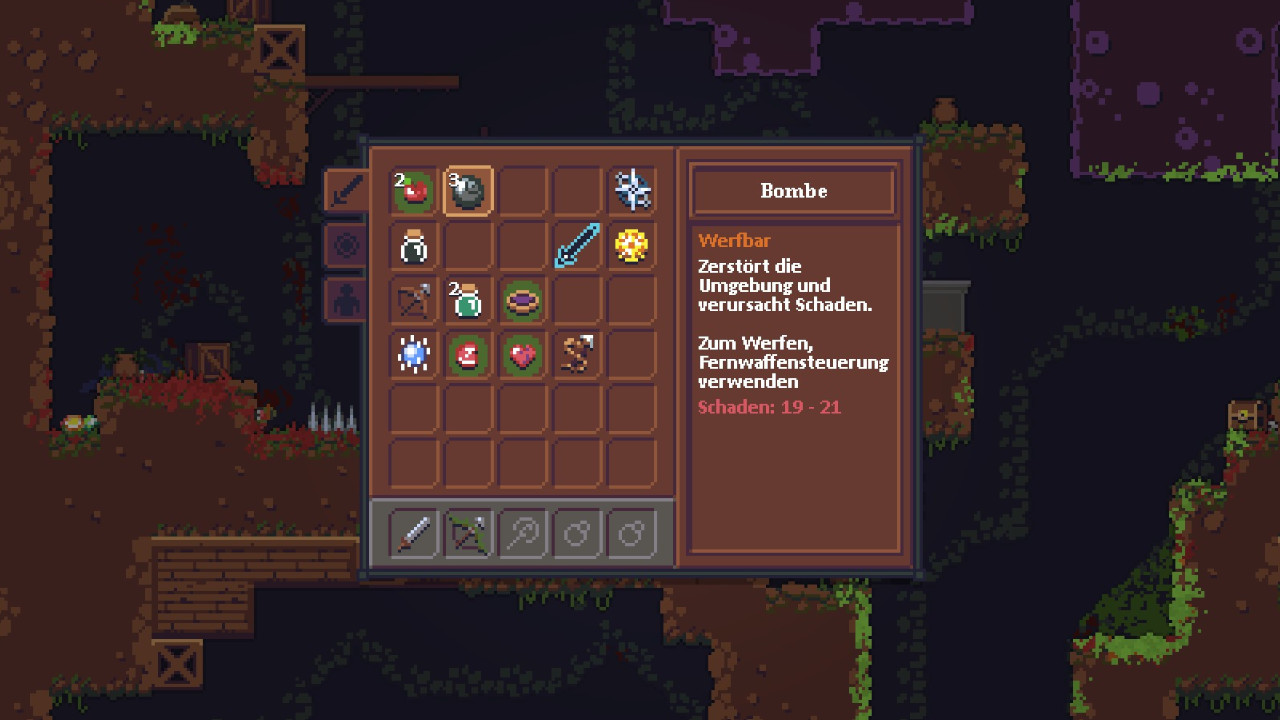
Task: Select the apple stack
Action: click(413, 190)
